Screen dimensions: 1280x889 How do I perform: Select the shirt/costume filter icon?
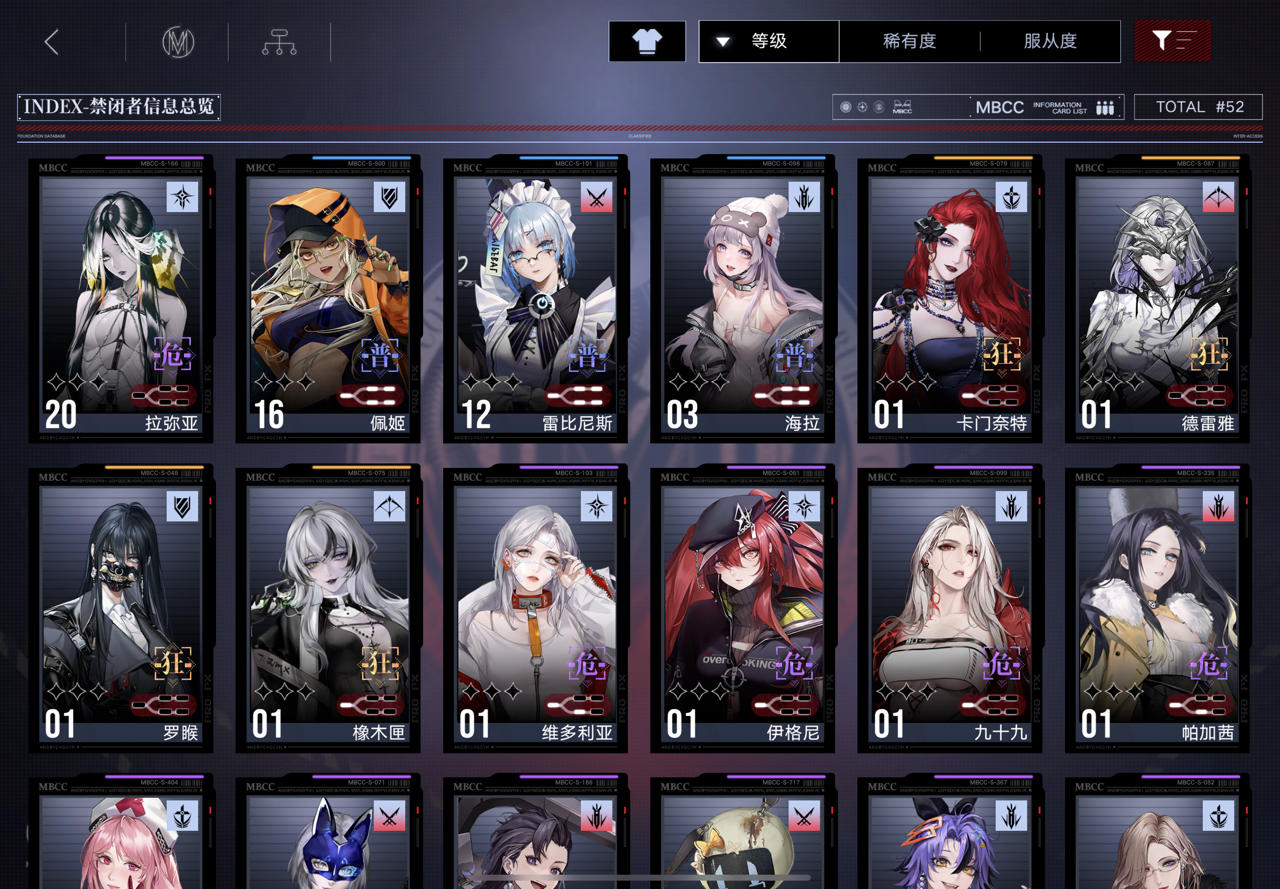click(646, 41)
